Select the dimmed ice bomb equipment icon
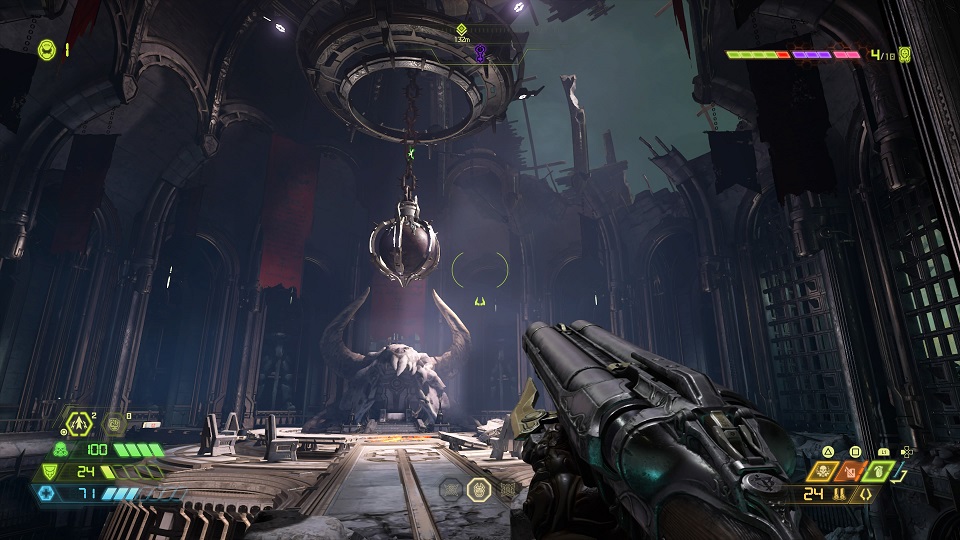960x540 pixels. (x=114, y=424)
